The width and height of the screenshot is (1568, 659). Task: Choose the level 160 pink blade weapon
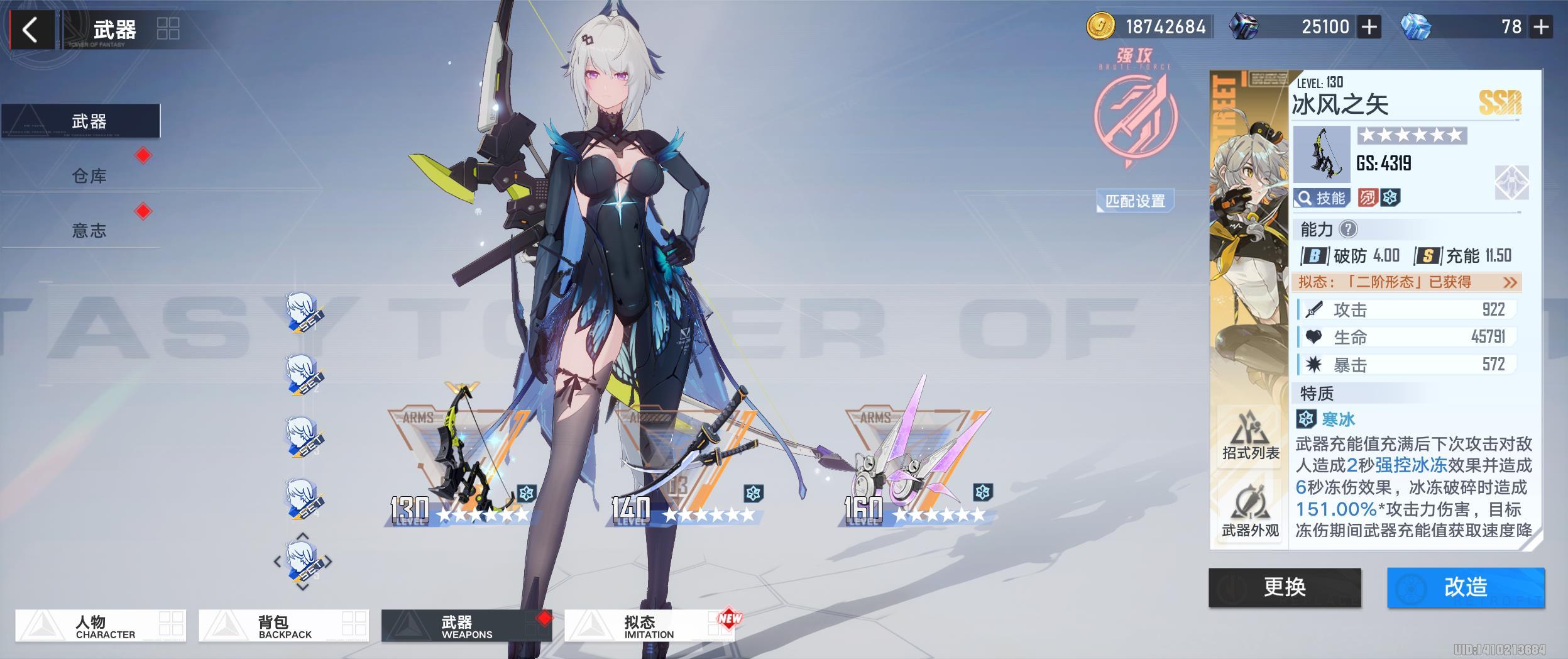tap(918, 465)
